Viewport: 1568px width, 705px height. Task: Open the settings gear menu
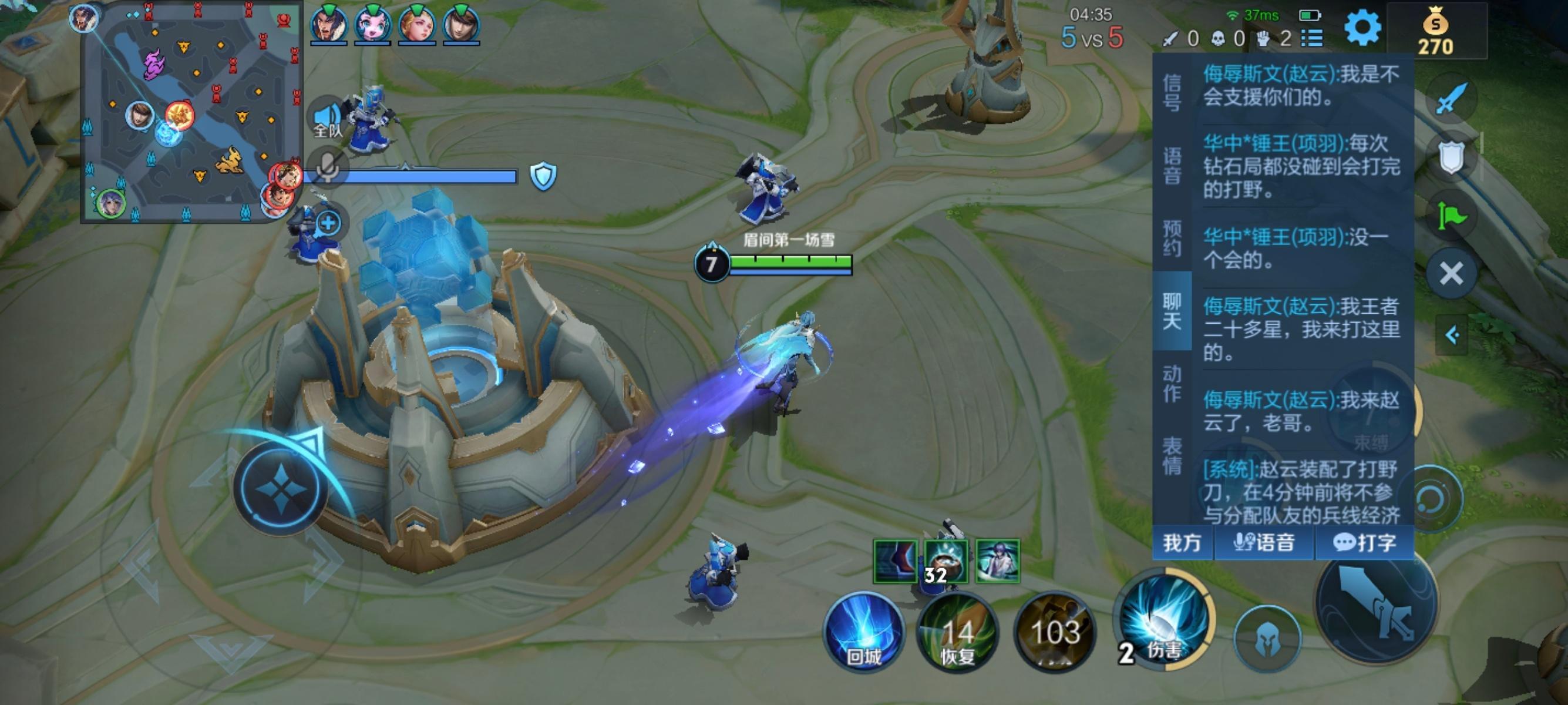click(1362, 28)
